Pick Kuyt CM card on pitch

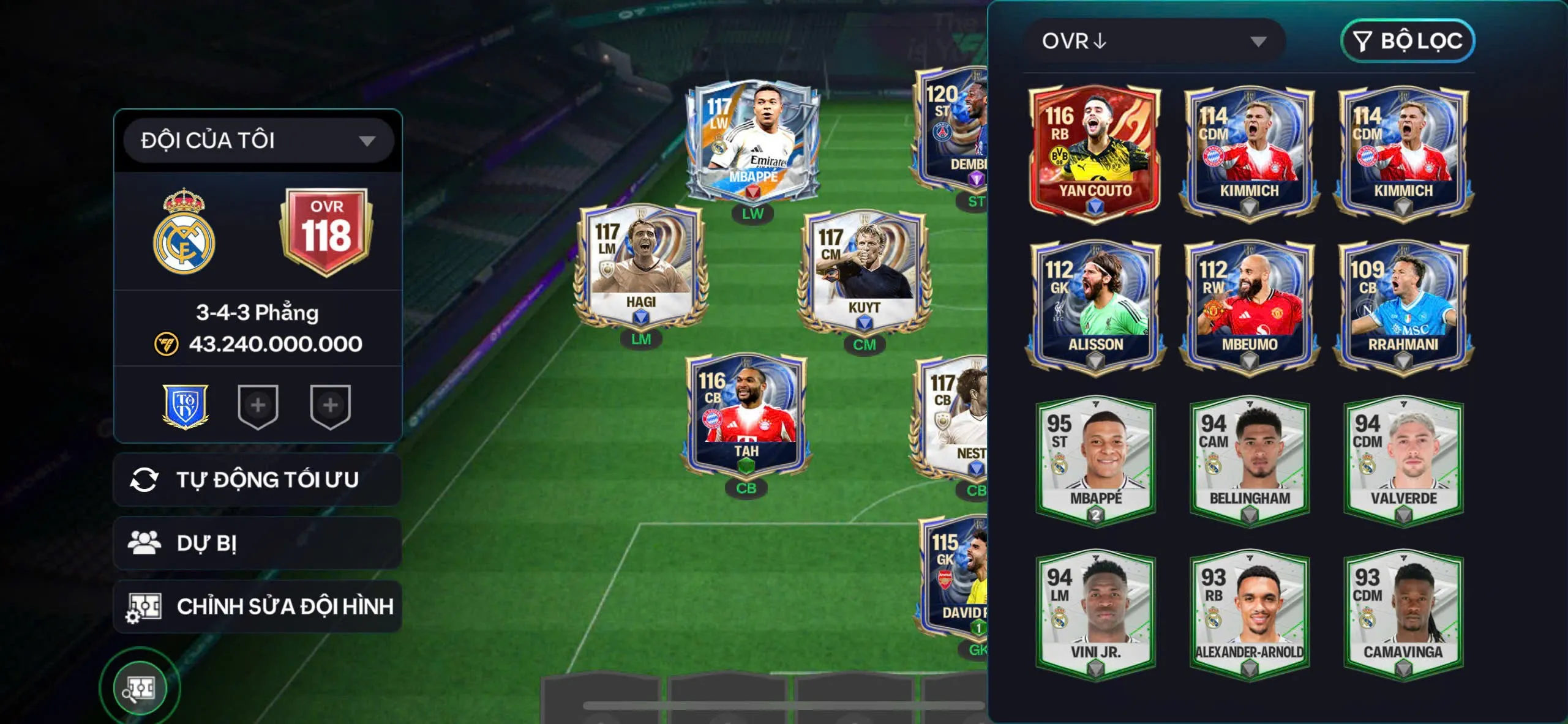[x=864, y=271]
